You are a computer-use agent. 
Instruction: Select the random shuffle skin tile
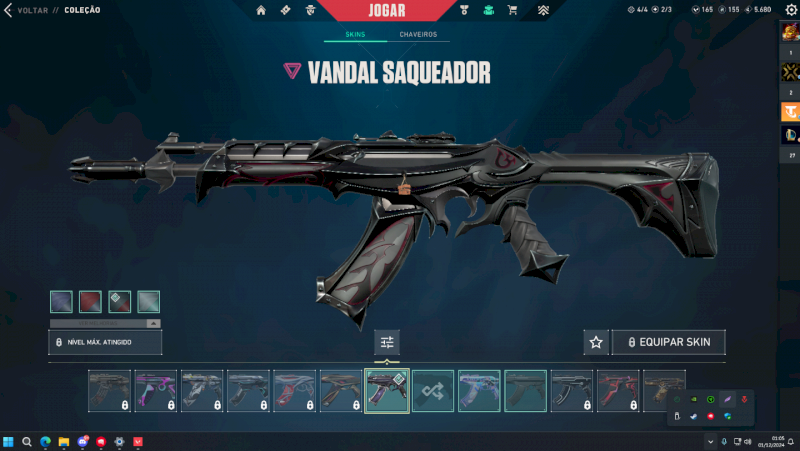pos(433,391)
